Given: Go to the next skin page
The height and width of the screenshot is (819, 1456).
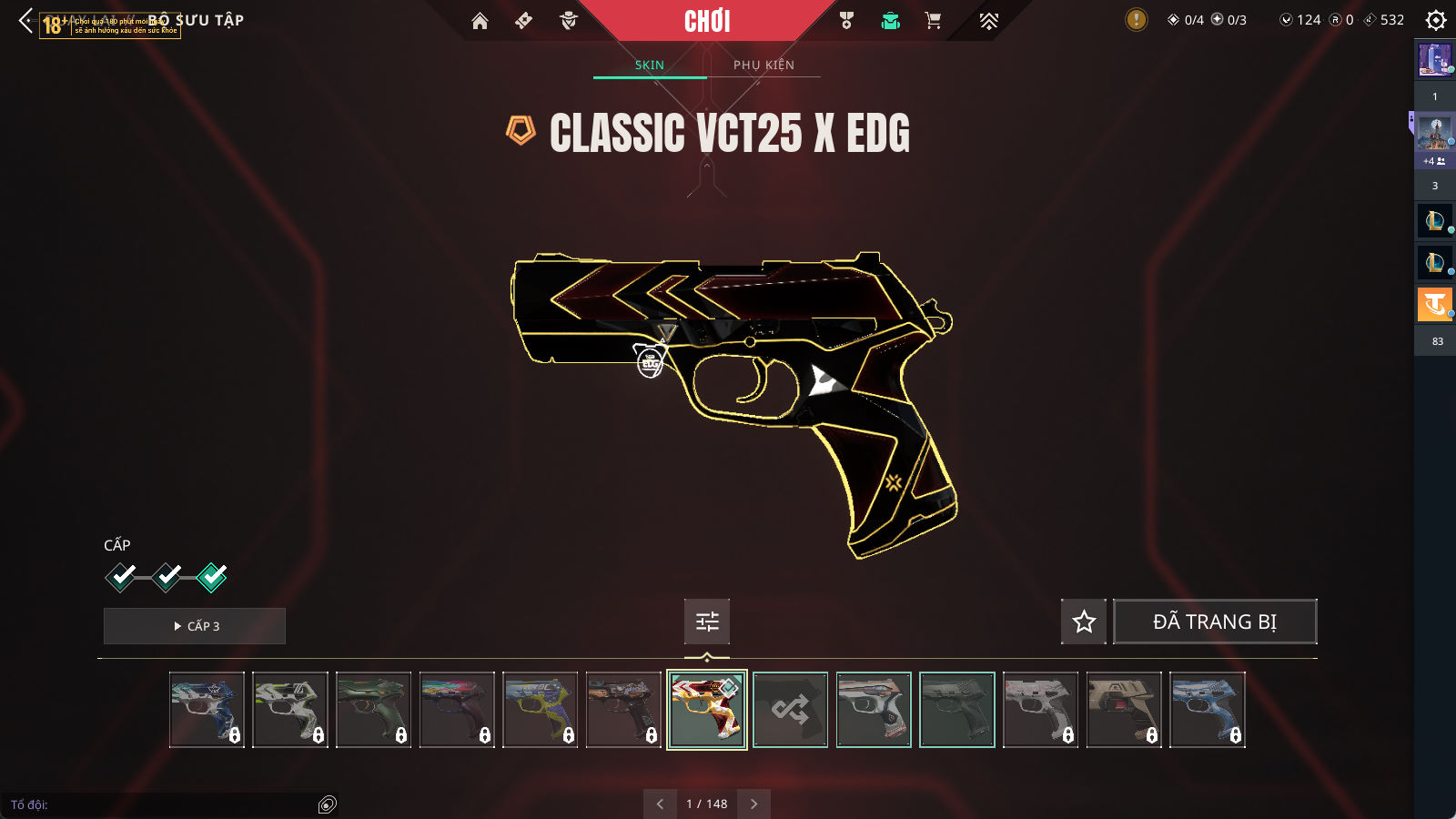Looking at the screenshot, I should pyautogui.click(x=753, y=804).
